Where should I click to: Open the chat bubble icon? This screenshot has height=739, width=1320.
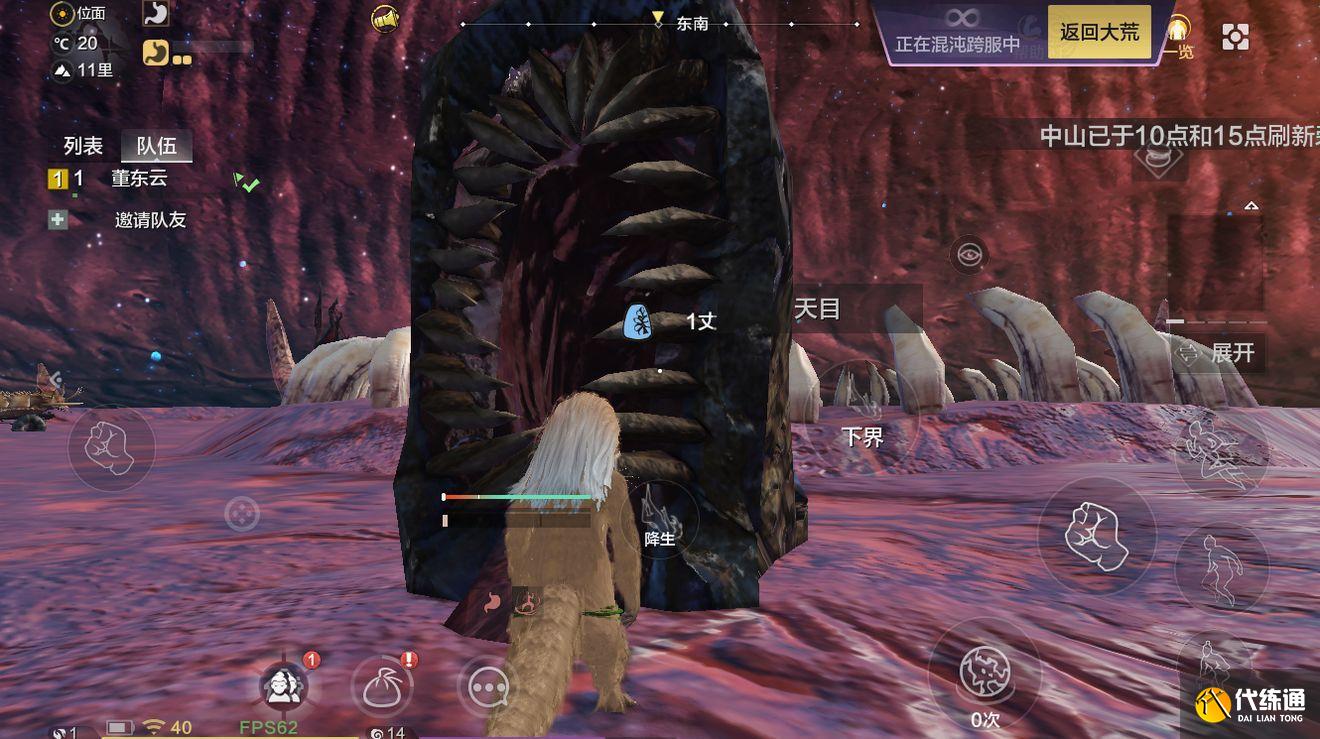pyautogui.click(x=489, y=687)
